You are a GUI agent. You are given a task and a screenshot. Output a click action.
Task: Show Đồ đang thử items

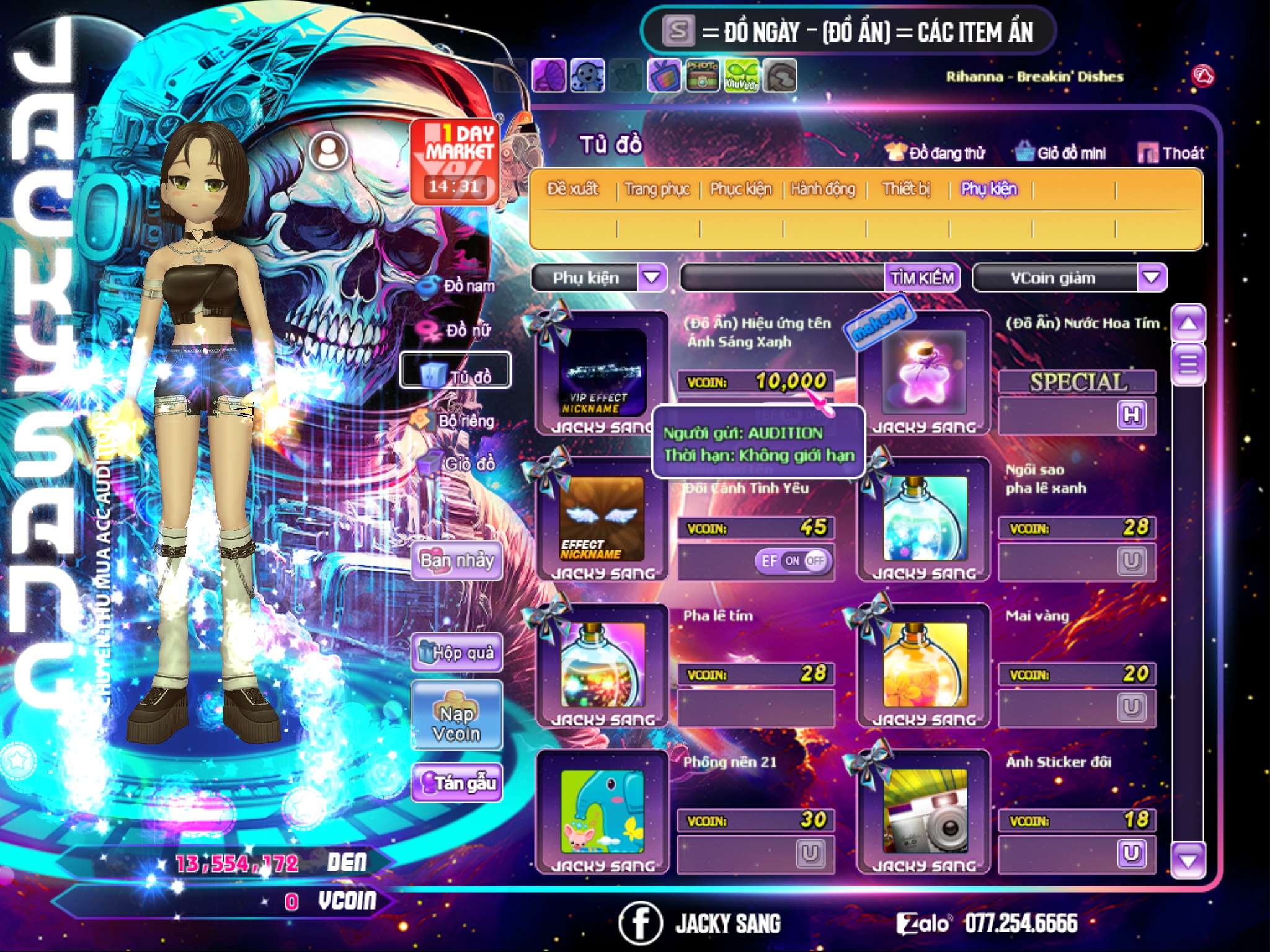(936, 153)
